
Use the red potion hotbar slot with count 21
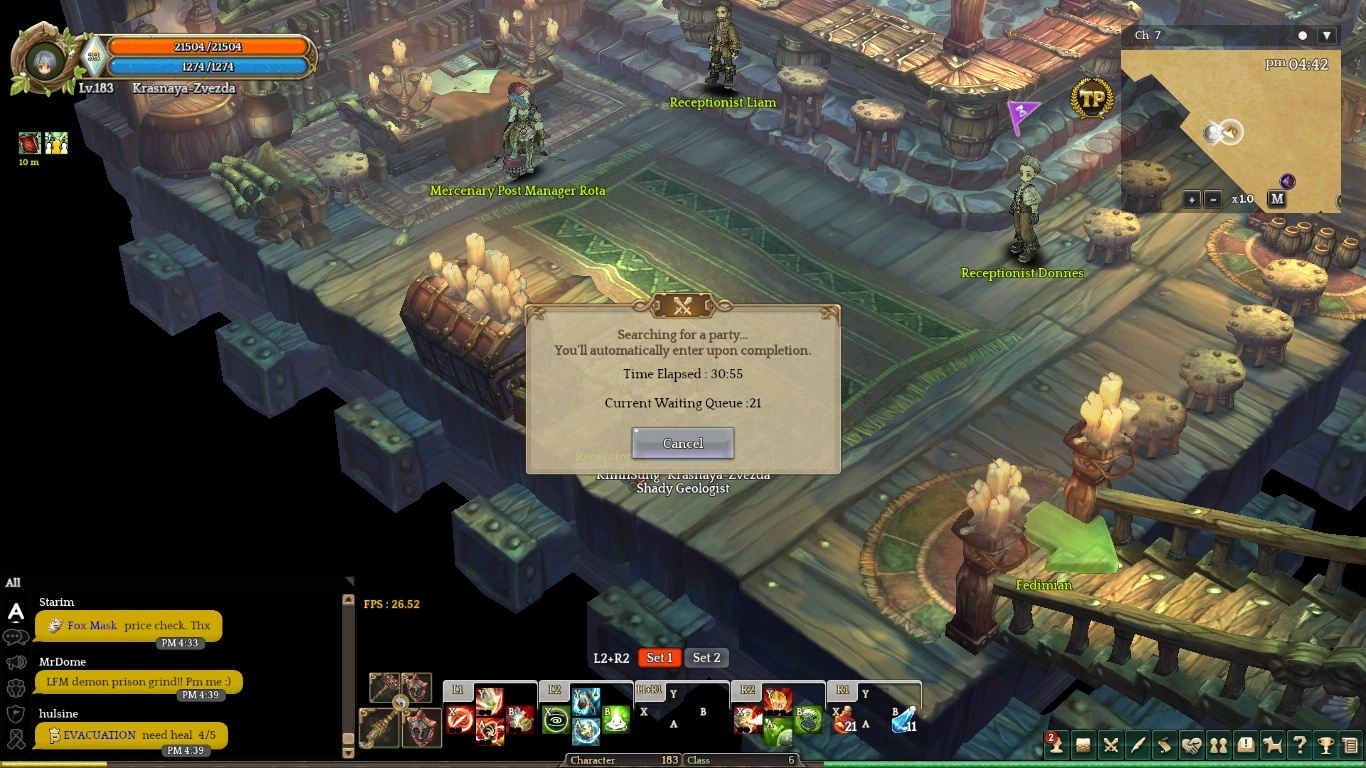[x=845, y=720]
